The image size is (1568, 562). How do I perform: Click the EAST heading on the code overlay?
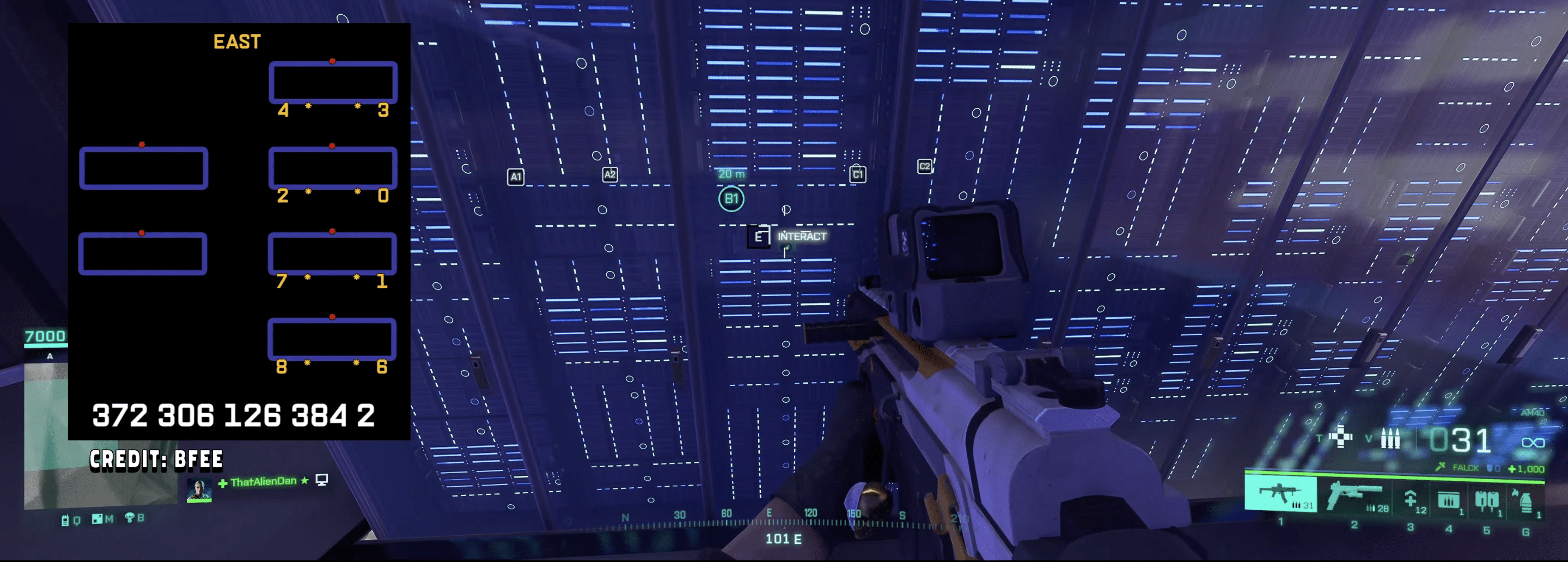tap(237, 41)
